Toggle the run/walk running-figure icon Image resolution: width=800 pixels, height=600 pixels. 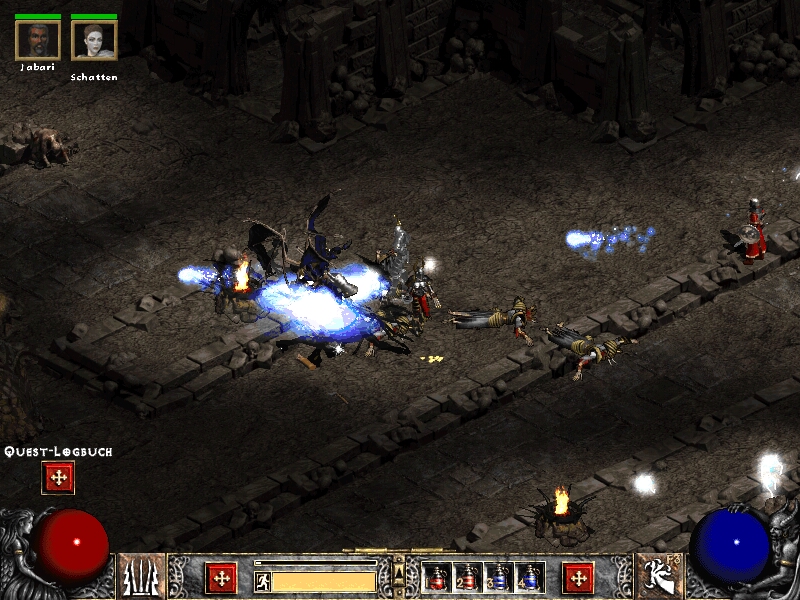tap(263, 581)
